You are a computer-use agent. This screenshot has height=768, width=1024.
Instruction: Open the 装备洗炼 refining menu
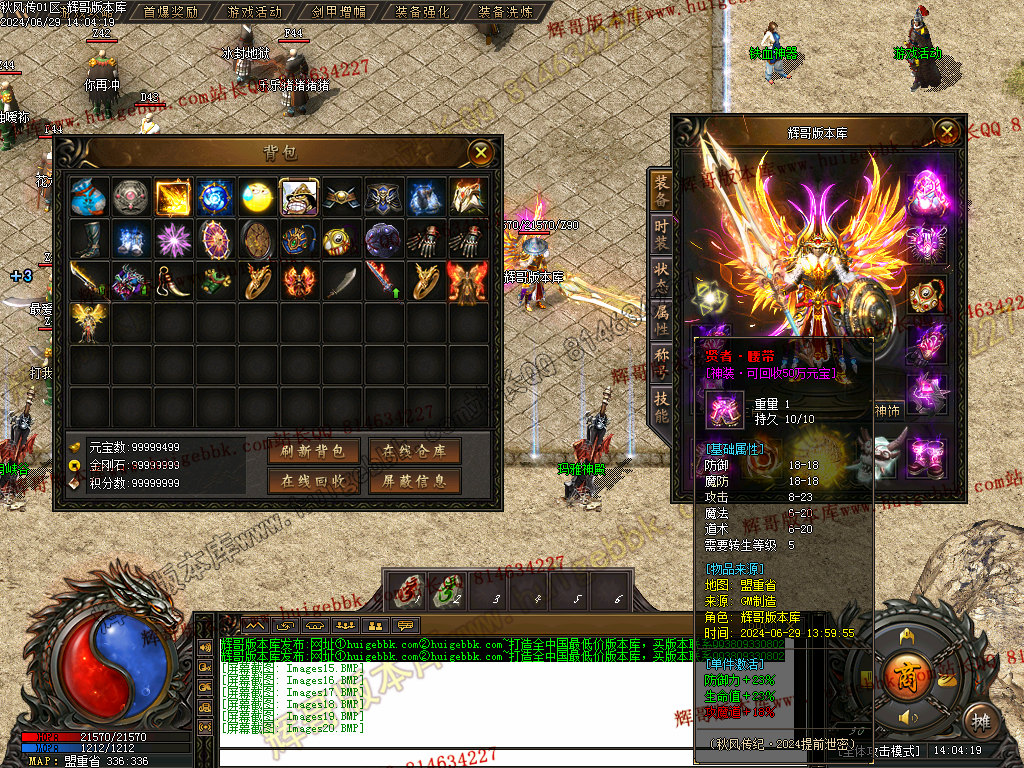click(505, 12)
